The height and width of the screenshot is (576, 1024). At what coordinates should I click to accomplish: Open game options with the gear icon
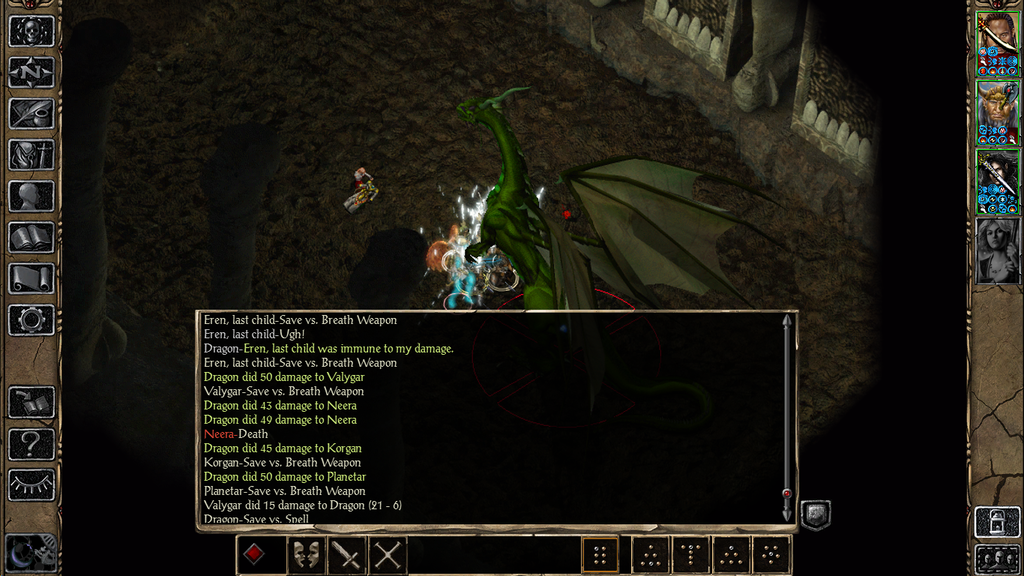pos(31,320)
